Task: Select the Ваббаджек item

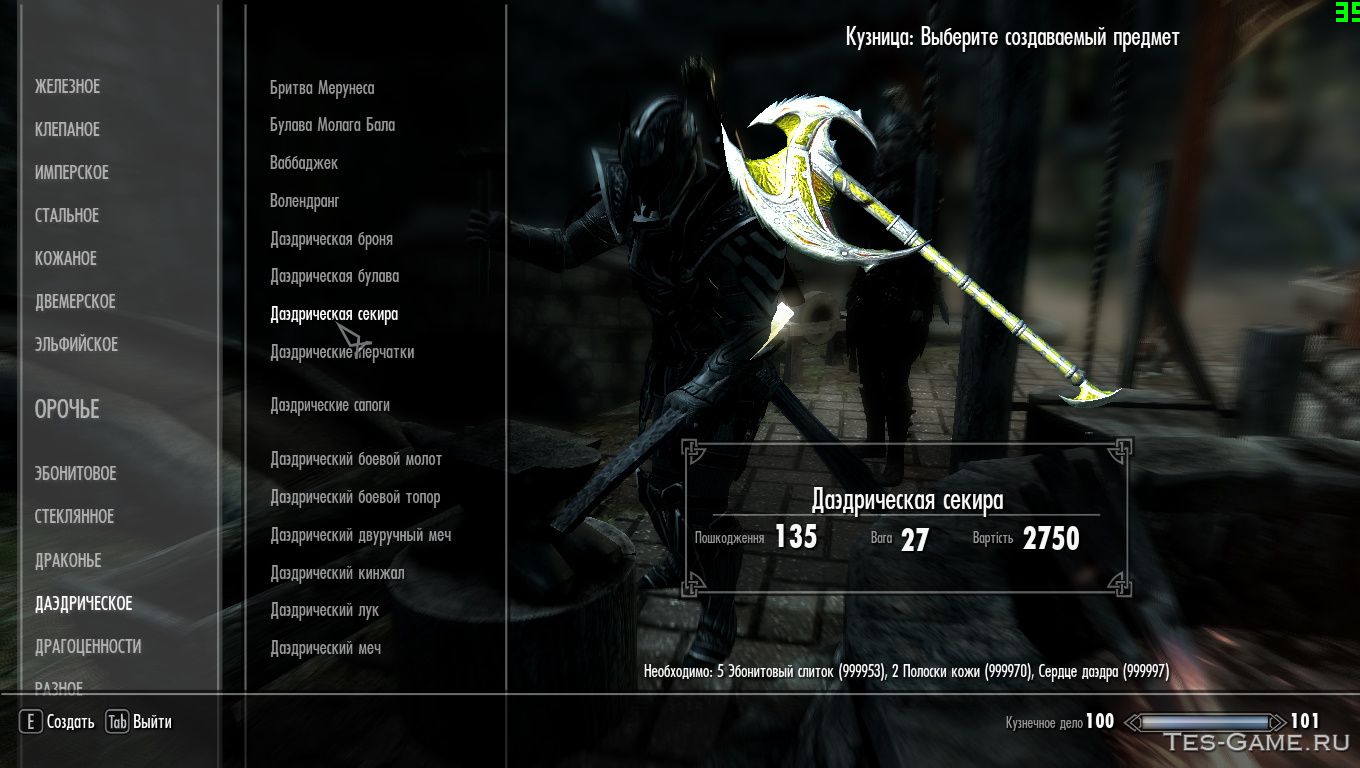Action: click(304, 163)
